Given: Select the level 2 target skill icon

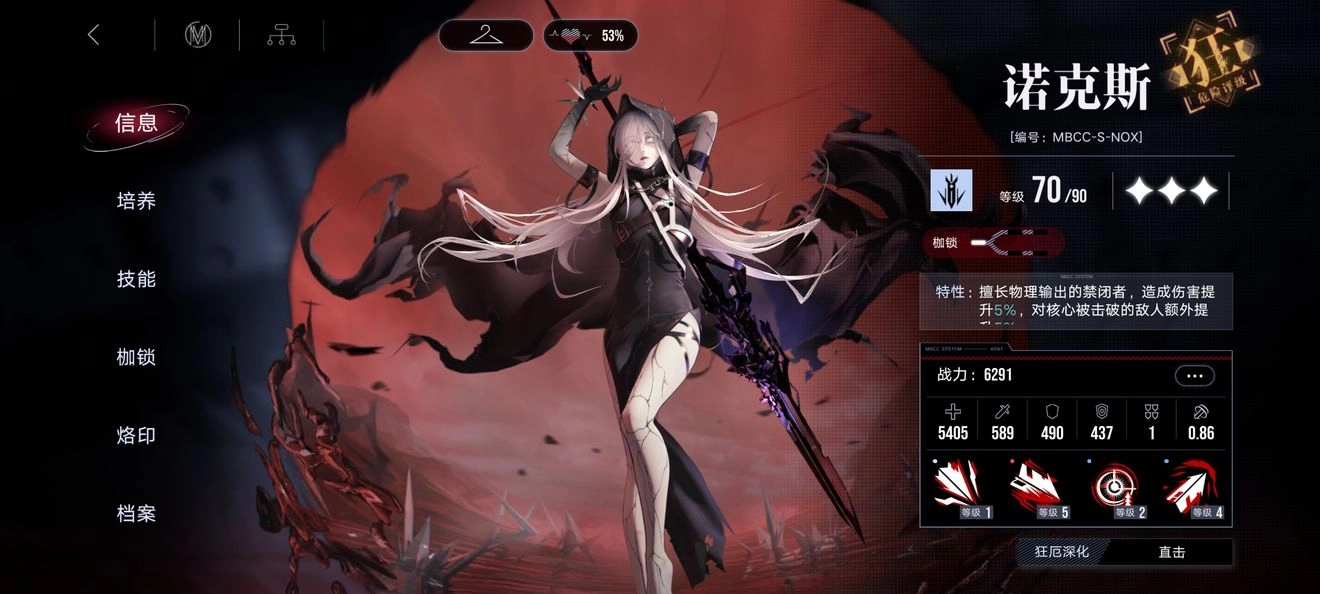Looking at the screenshot, I should [1116, 491].
